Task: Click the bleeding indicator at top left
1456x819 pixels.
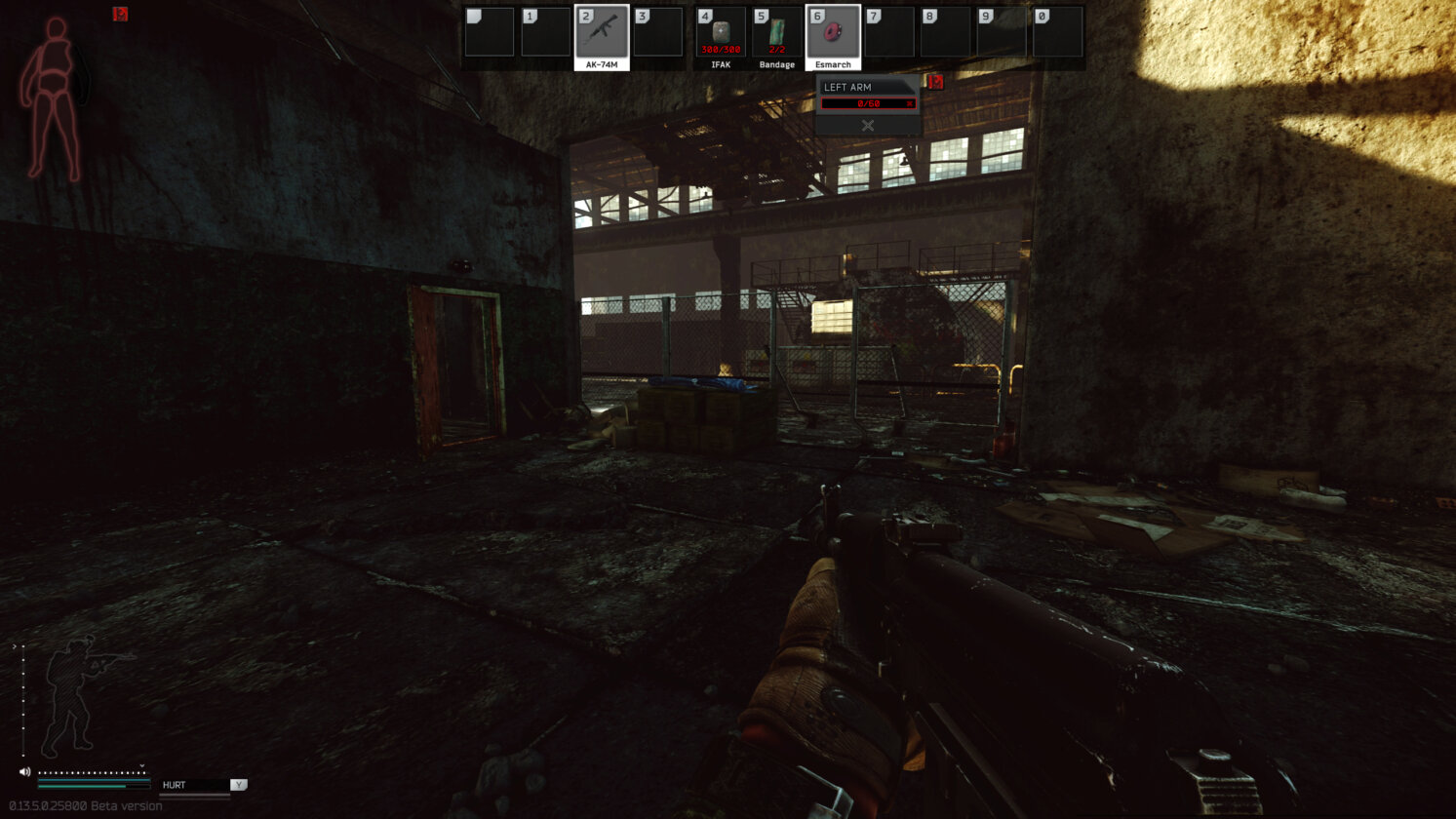Action: point(120,15)
